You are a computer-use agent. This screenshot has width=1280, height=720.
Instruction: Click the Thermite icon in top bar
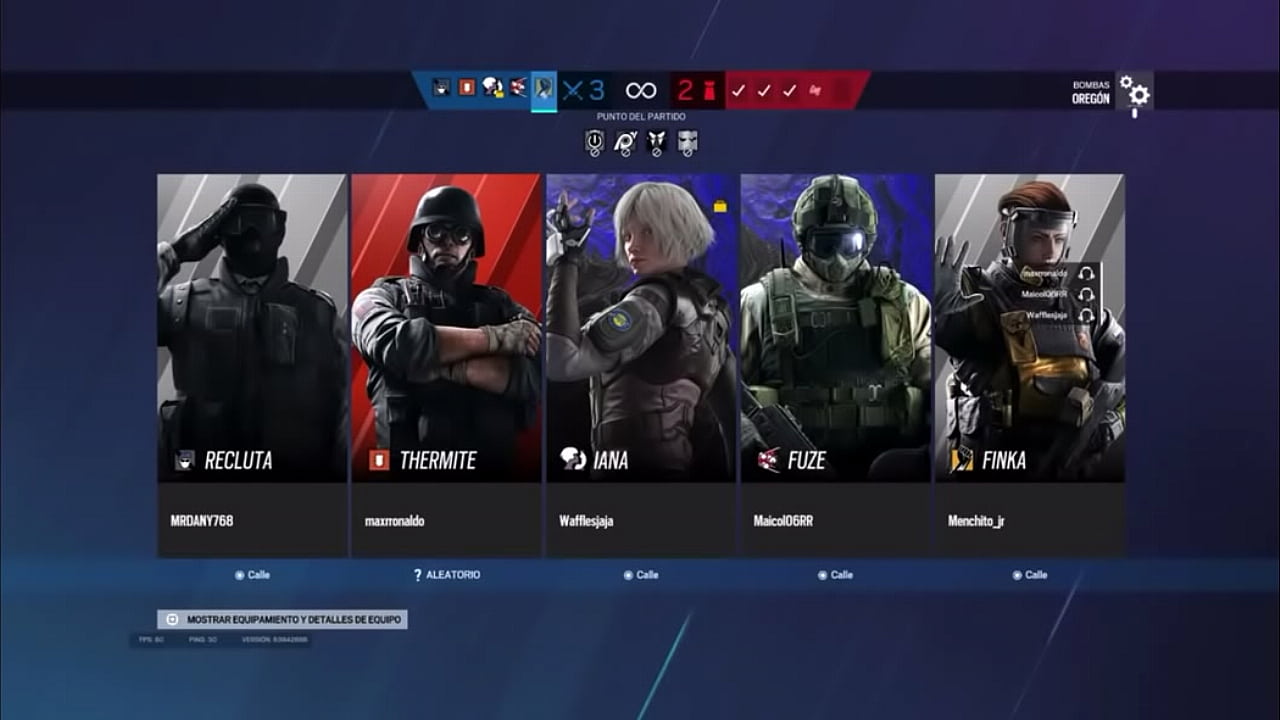[x=467, y=88]
